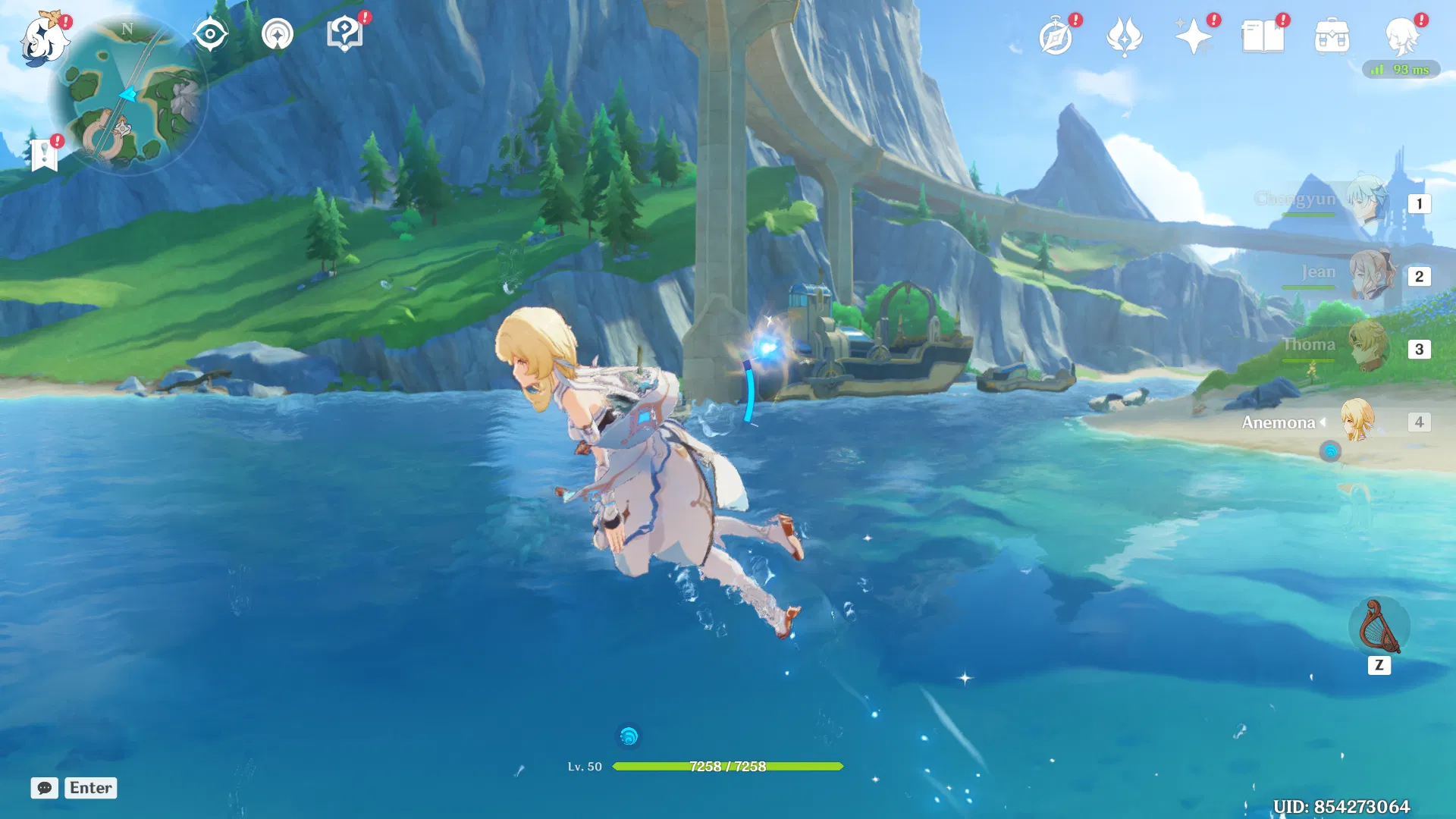Open the Wish menu star icon
Screen dimensions: 1456x819
1194,34
